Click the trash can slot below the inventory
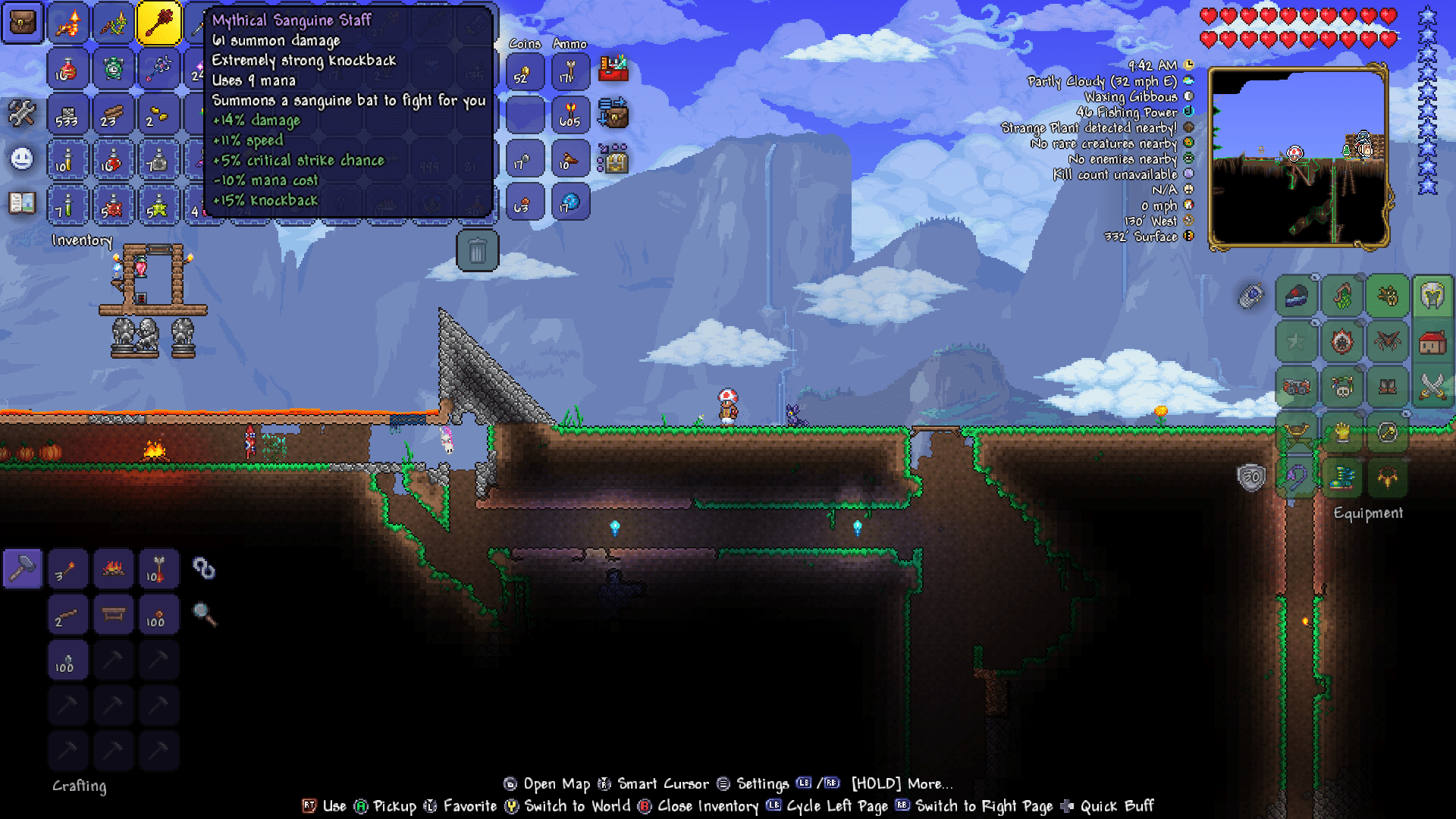1456x819 pixels. [478, 250]
